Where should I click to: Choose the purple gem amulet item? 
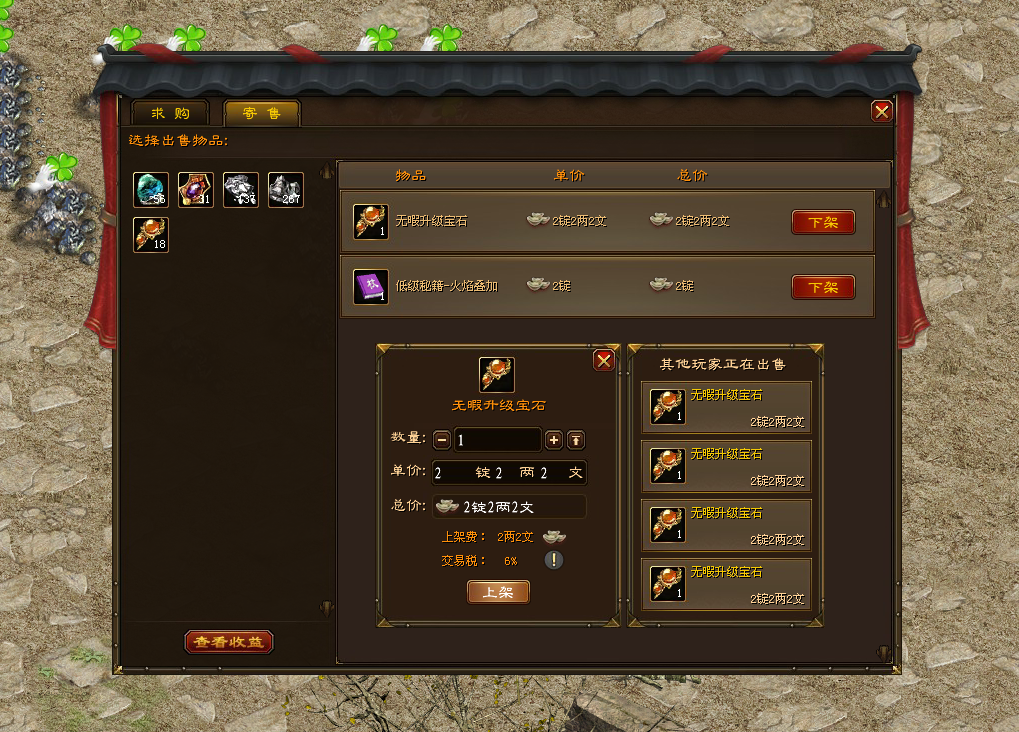(x=196, y=190)
